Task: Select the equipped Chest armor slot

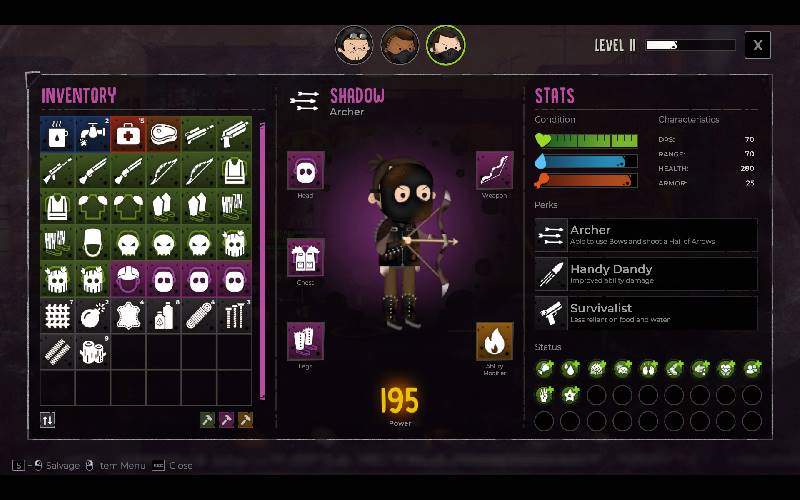Action: pyautogui.click(x=305, y=258)
